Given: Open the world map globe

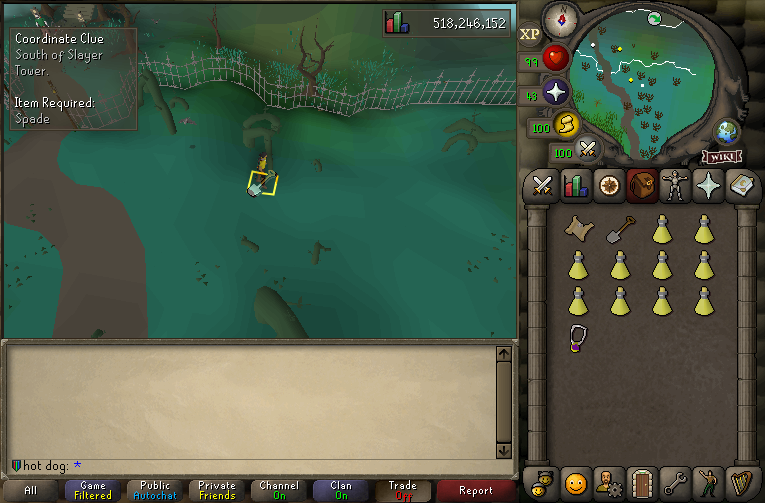Looking at the screenshot, I should coord(726,131).
